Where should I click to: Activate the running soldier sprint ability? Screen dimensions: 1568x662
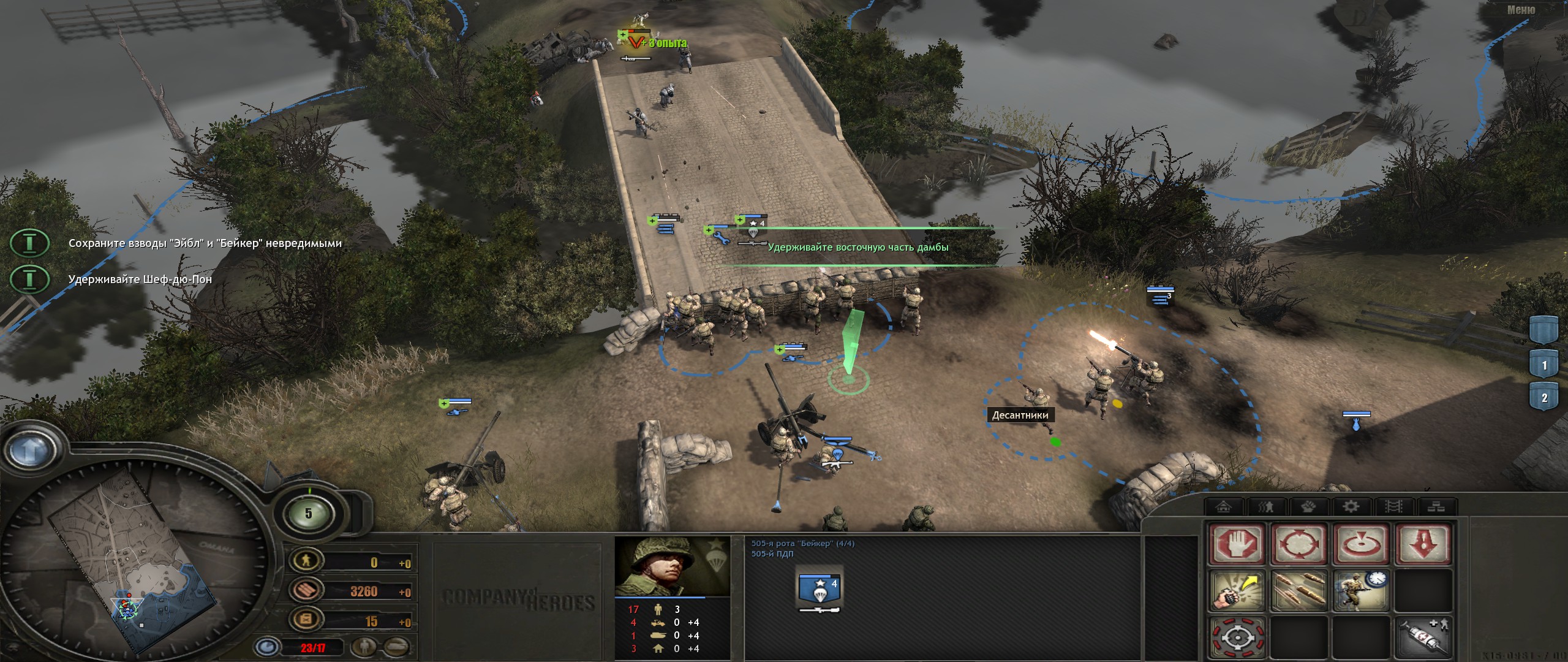point(1362,592)
